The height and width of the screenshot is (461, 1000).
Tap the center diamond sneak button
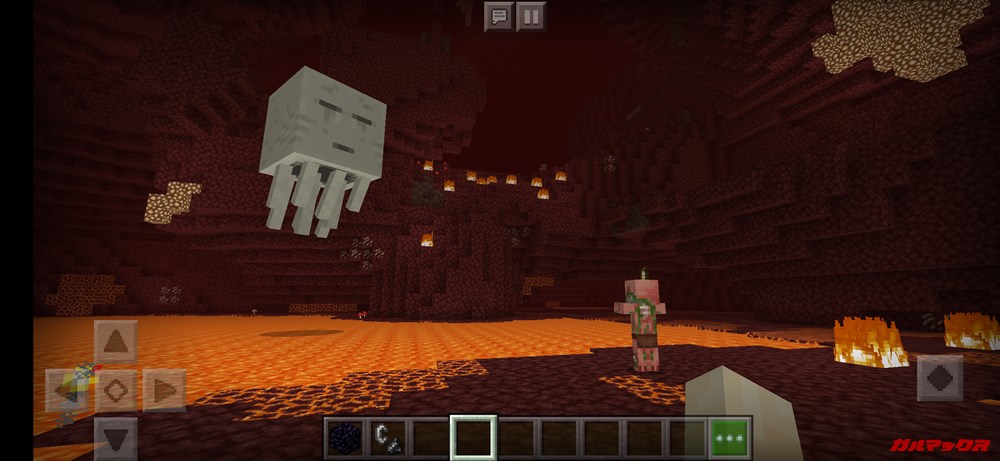click(115, 390)
